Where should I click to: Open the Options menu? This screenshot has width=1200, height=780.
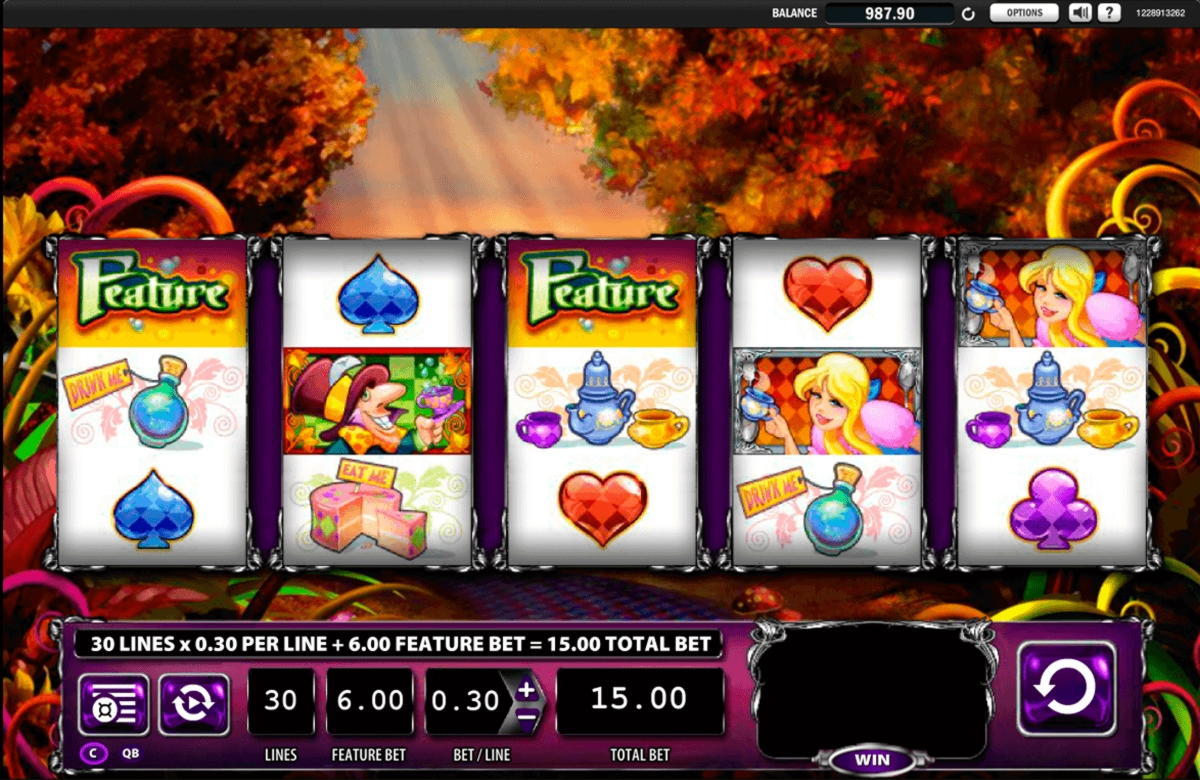point(1024,13)
